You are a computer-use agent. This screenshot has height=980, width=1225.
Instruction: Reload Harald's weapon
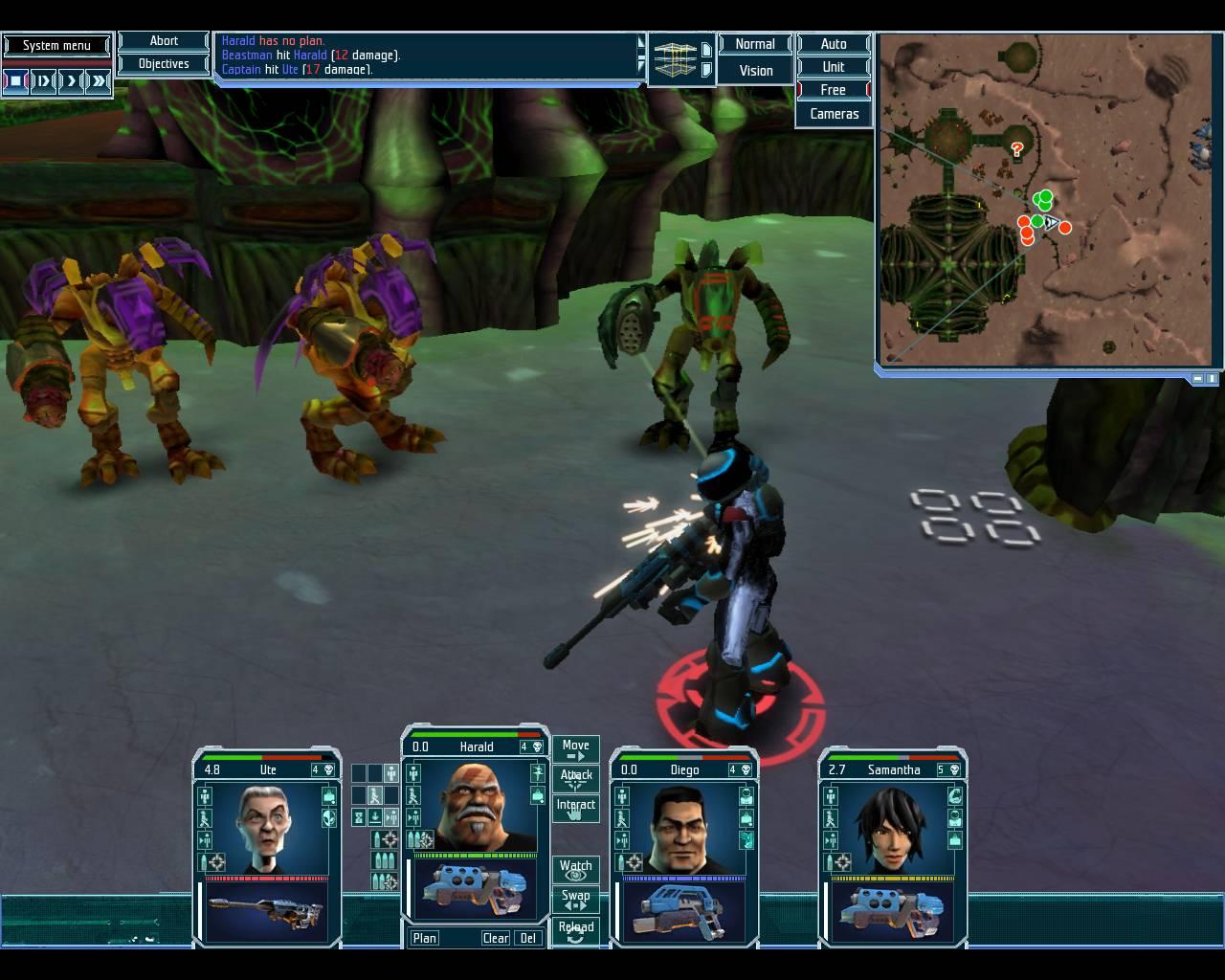coord(575,930)
